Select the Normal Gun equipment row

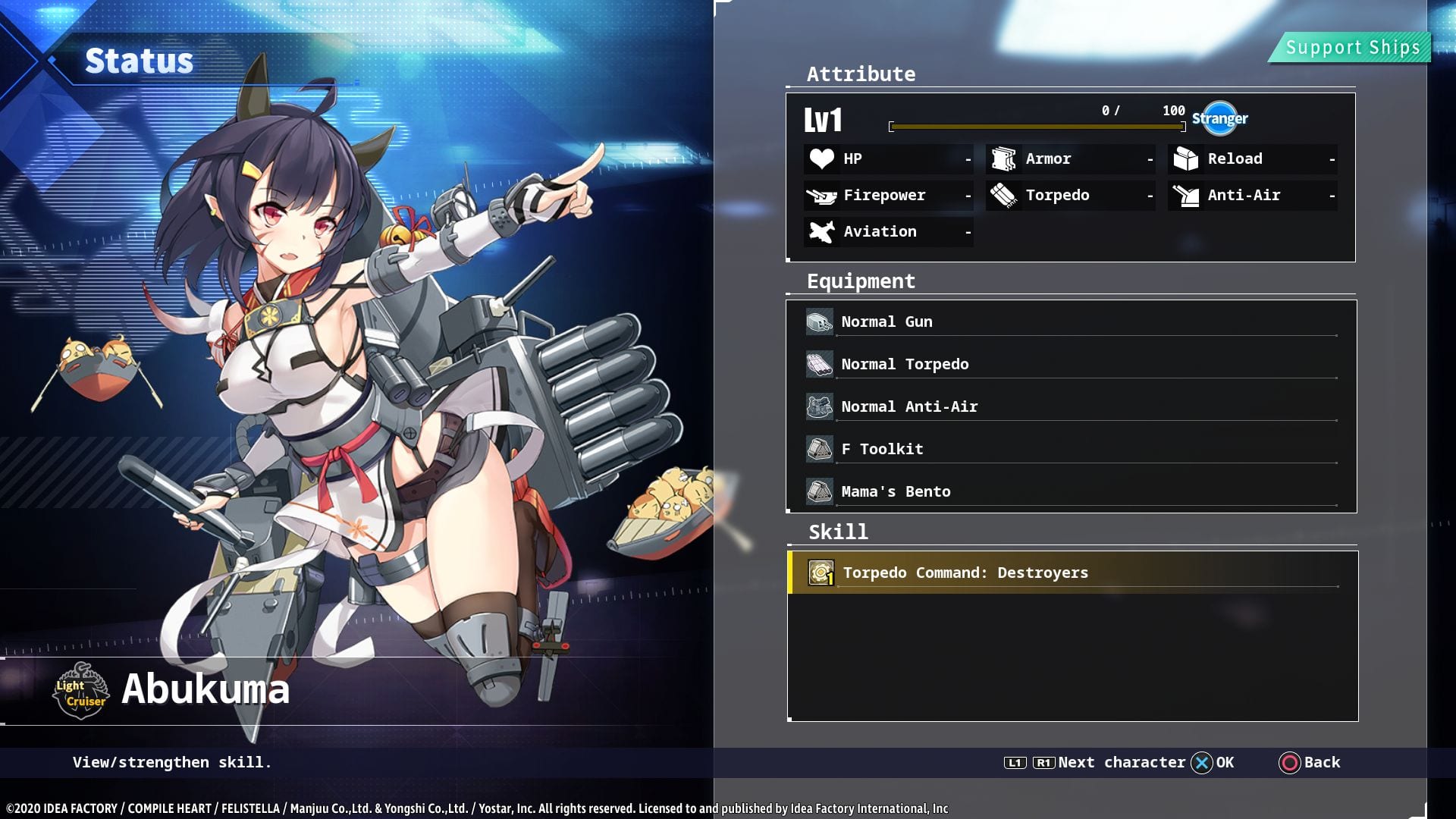point(1071,322)
